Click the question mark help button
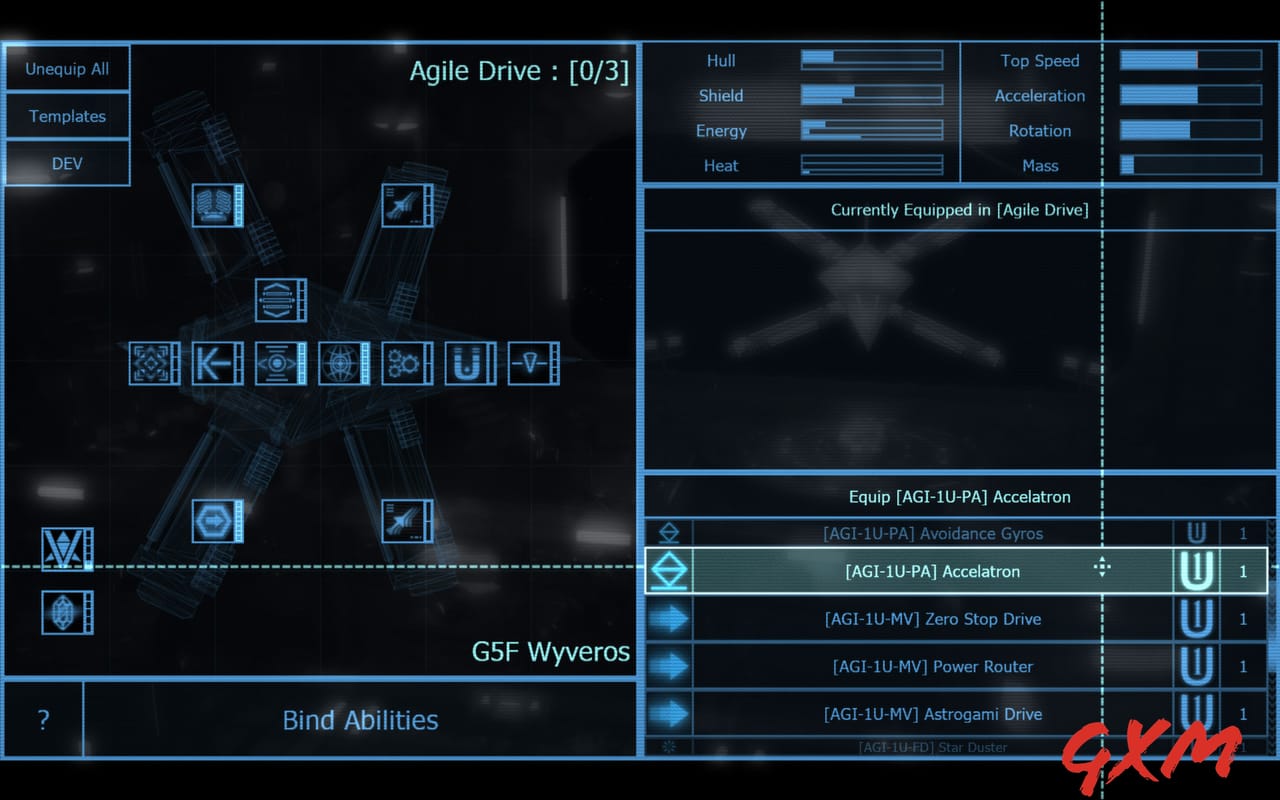Image resolution: width=1280 pixels, height=800 pixels. coord(42,720)
